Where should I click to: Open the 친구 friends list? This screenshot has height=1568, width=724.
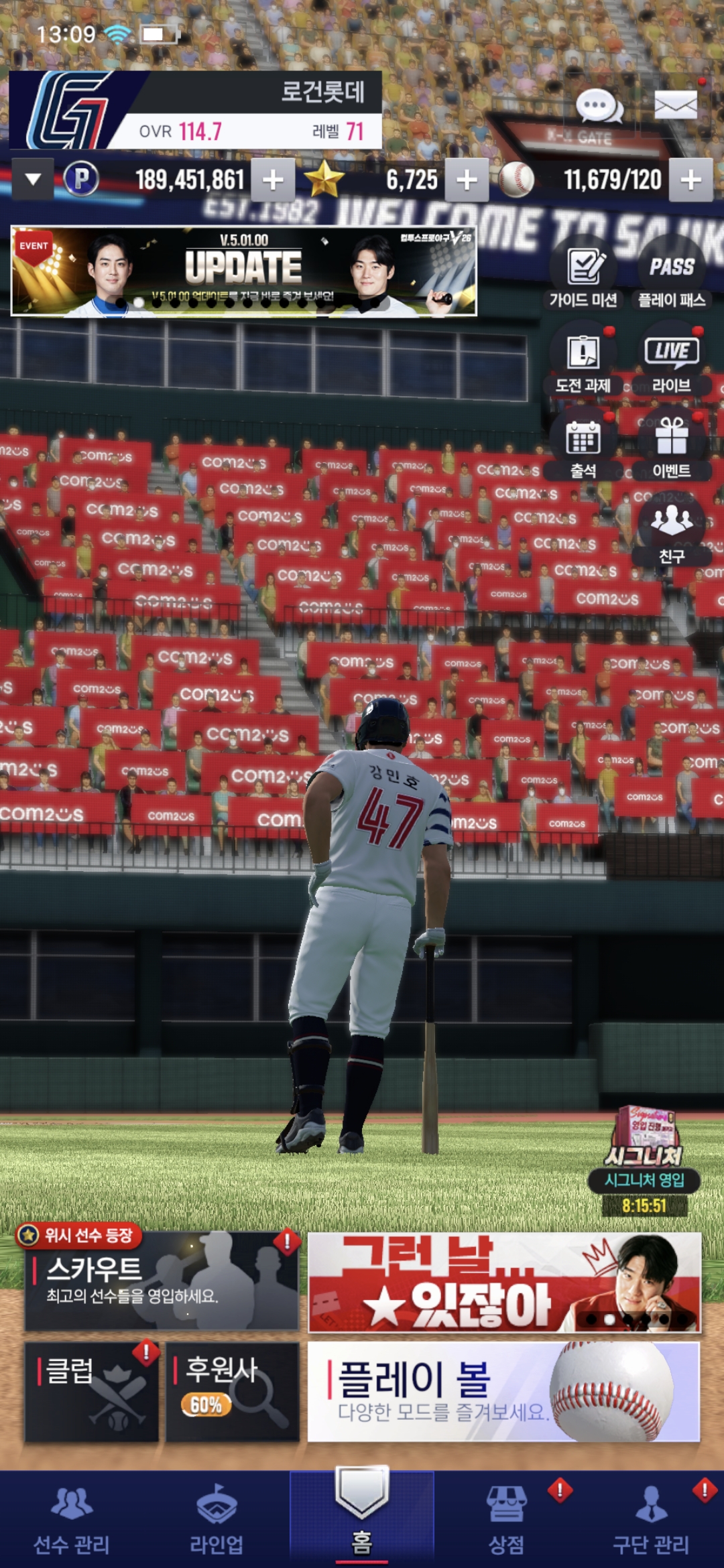point(672,533)
